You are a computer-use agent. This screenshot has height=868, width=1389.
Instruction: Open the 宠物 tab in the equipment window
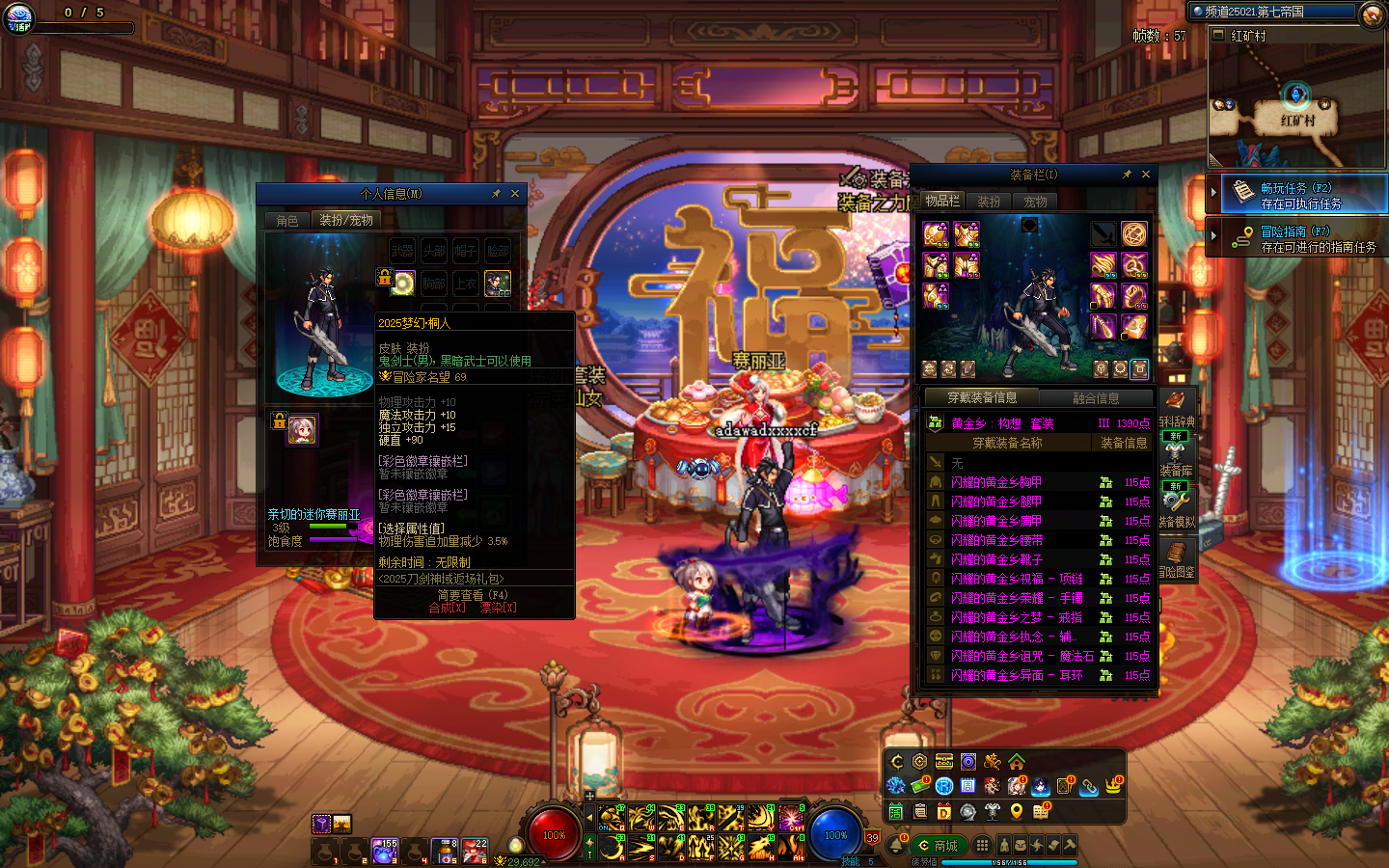(1035, 202)
